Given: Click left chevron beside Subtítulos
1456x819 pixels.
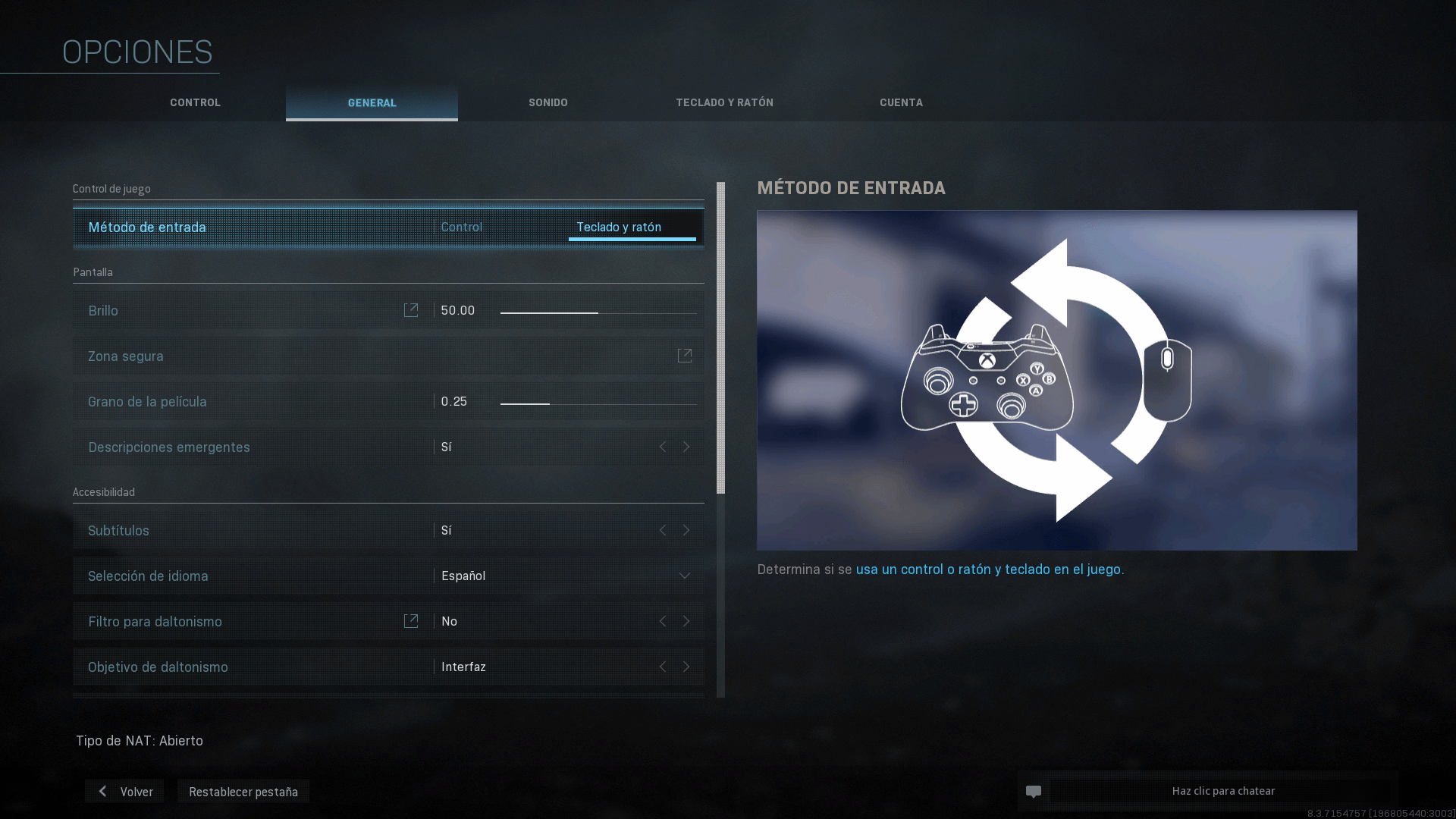Looking at the screenshot, I should (662, 530).
